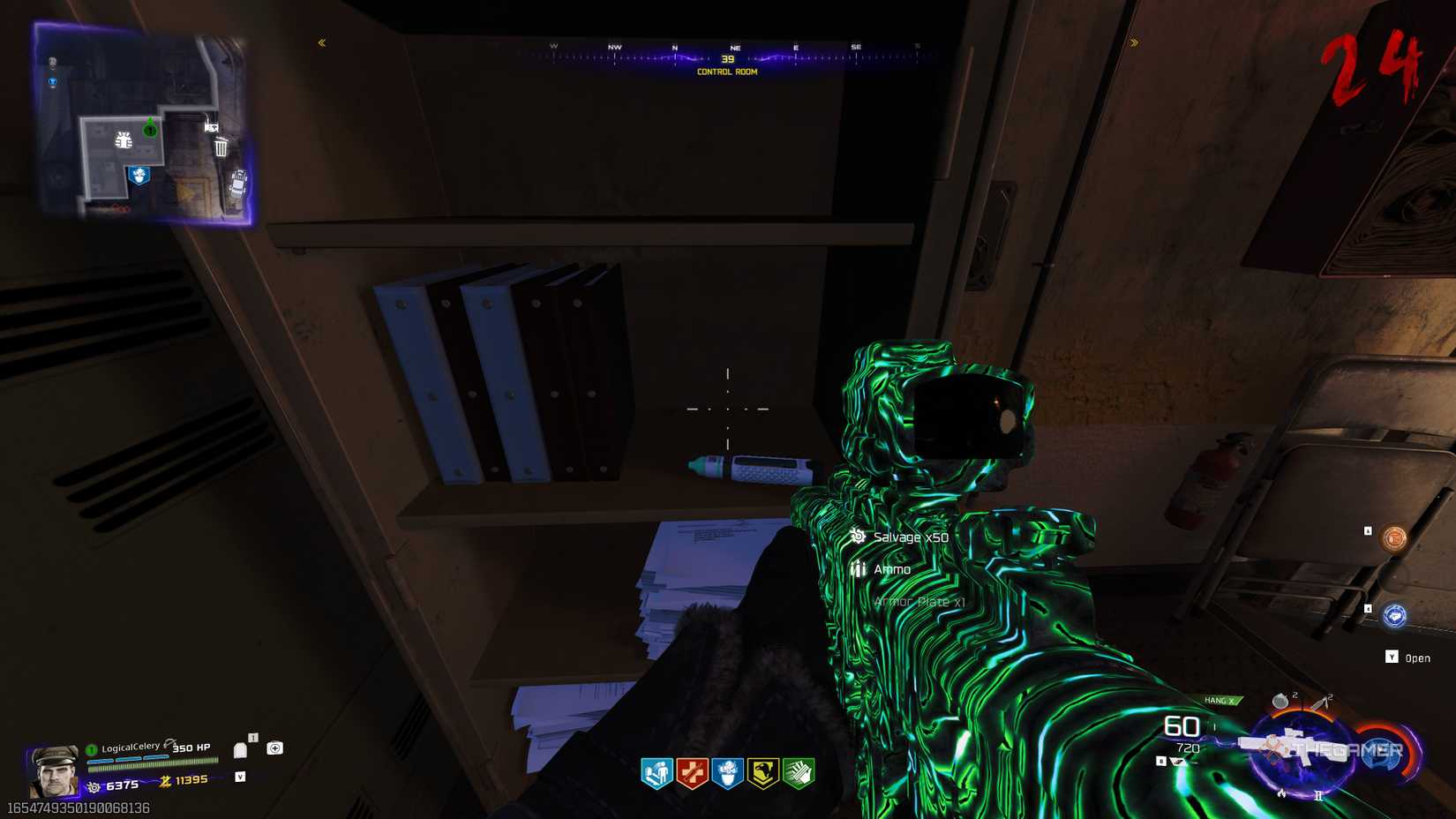The image size is (1456, 819).
Task: Expand the right yellow chevron arrow
Action: point(1134,41)
